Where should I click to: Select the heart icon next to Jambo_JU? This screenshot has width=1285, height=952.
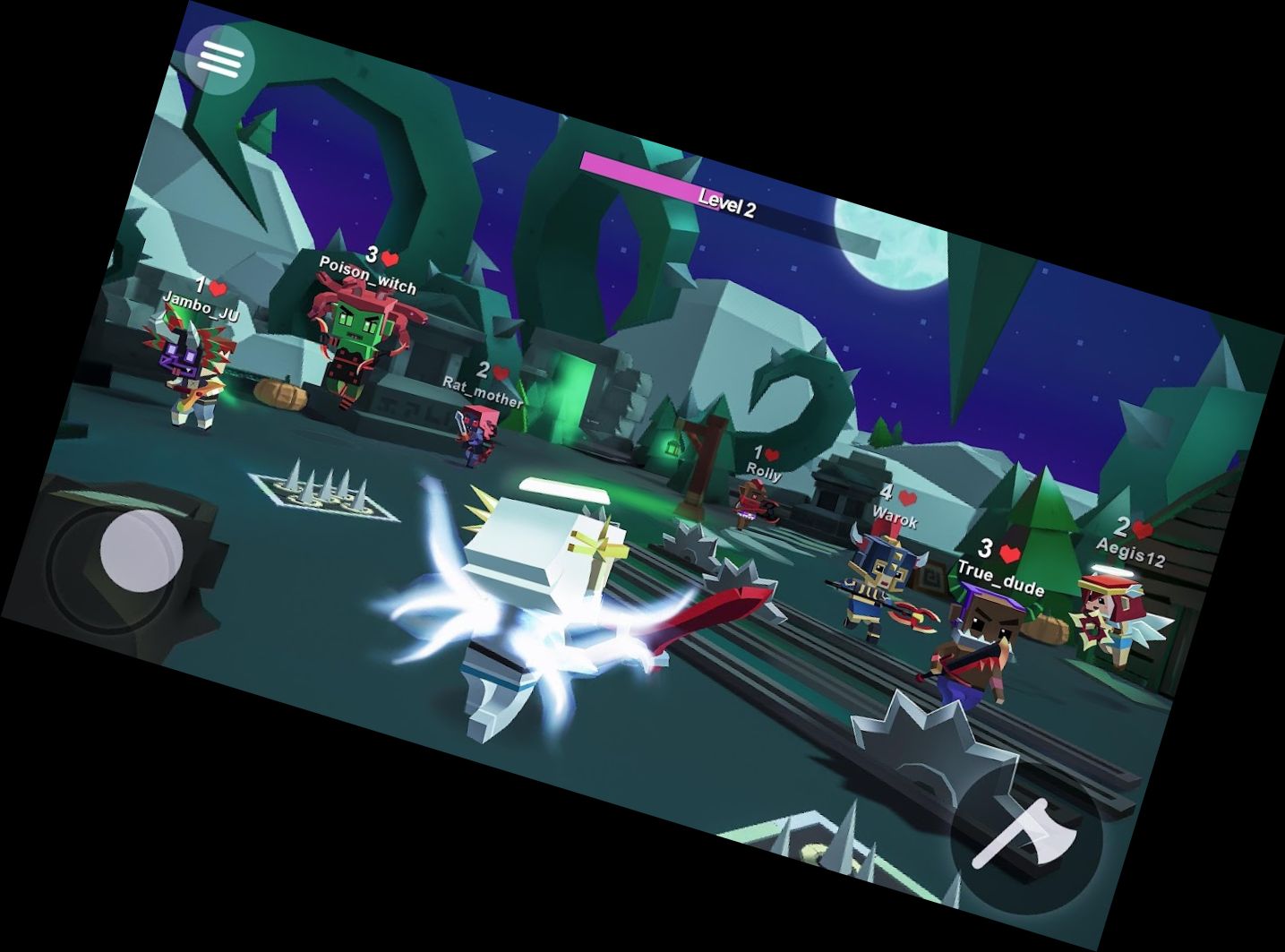click(218, 285)
